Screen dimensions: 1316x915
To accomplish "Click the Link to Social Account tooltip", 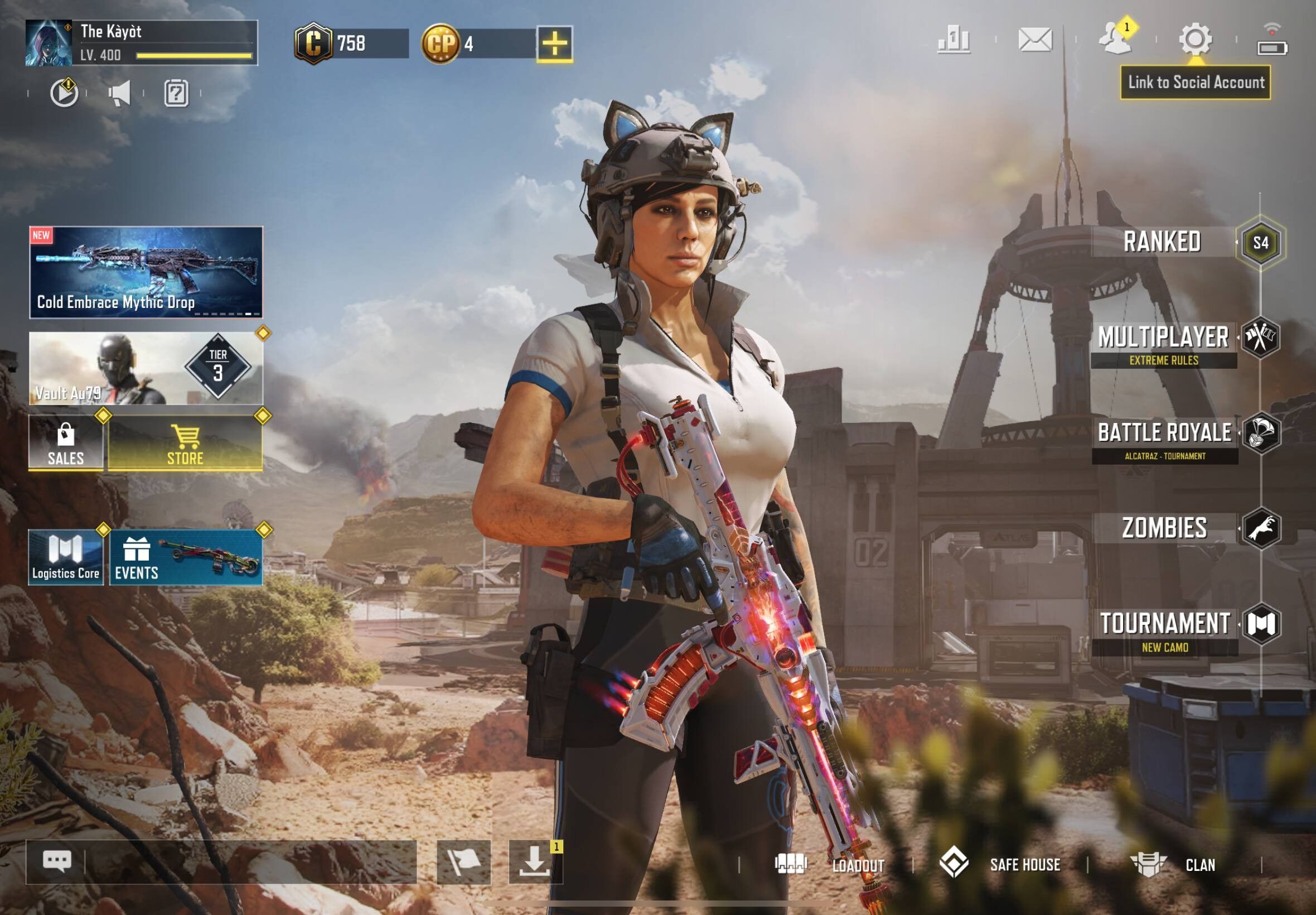I will coord(1196,83).
